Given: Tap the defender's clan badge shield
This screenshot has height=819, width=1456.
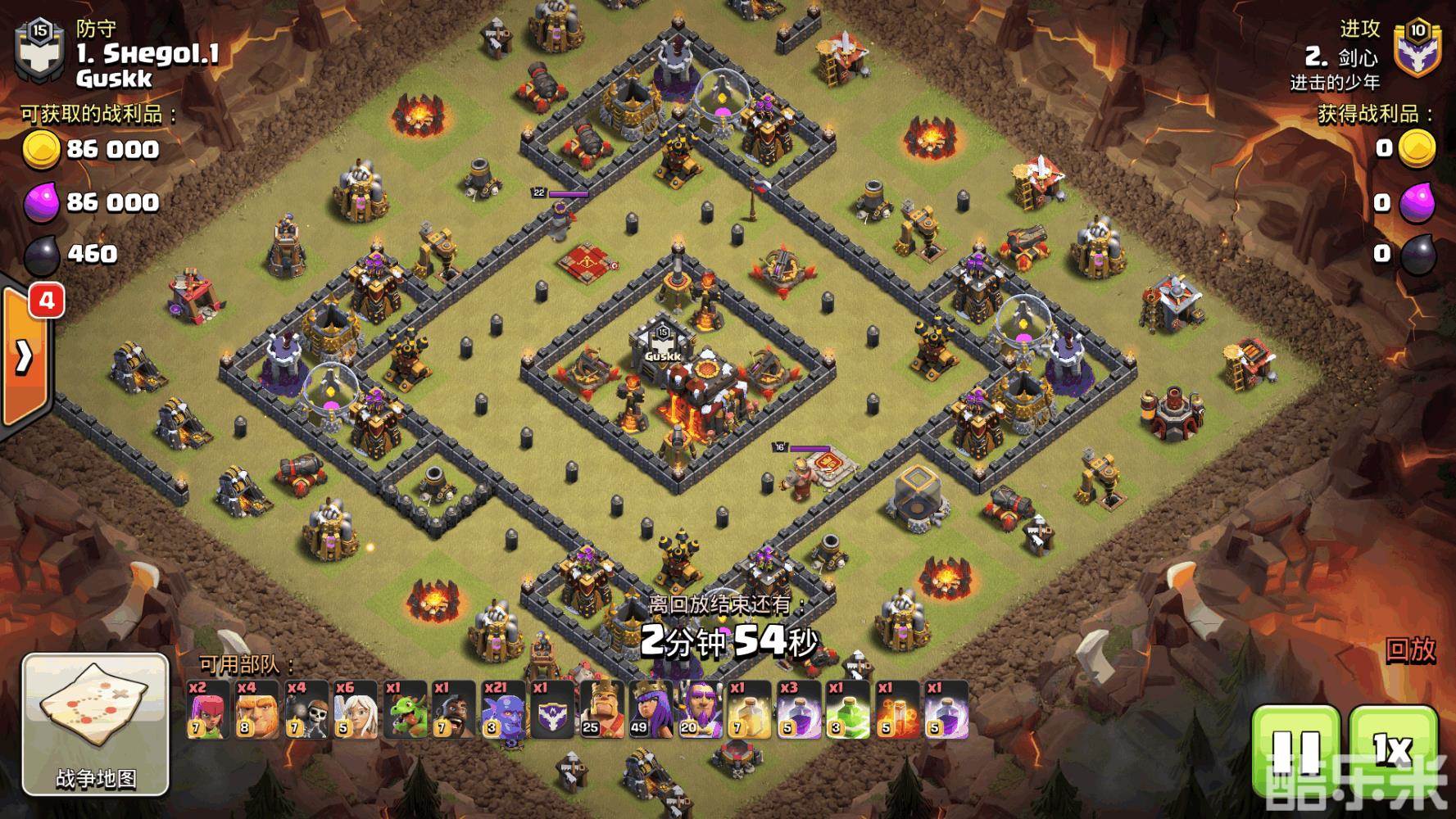Looking at the screenshot, I should [x=39, y=51].
